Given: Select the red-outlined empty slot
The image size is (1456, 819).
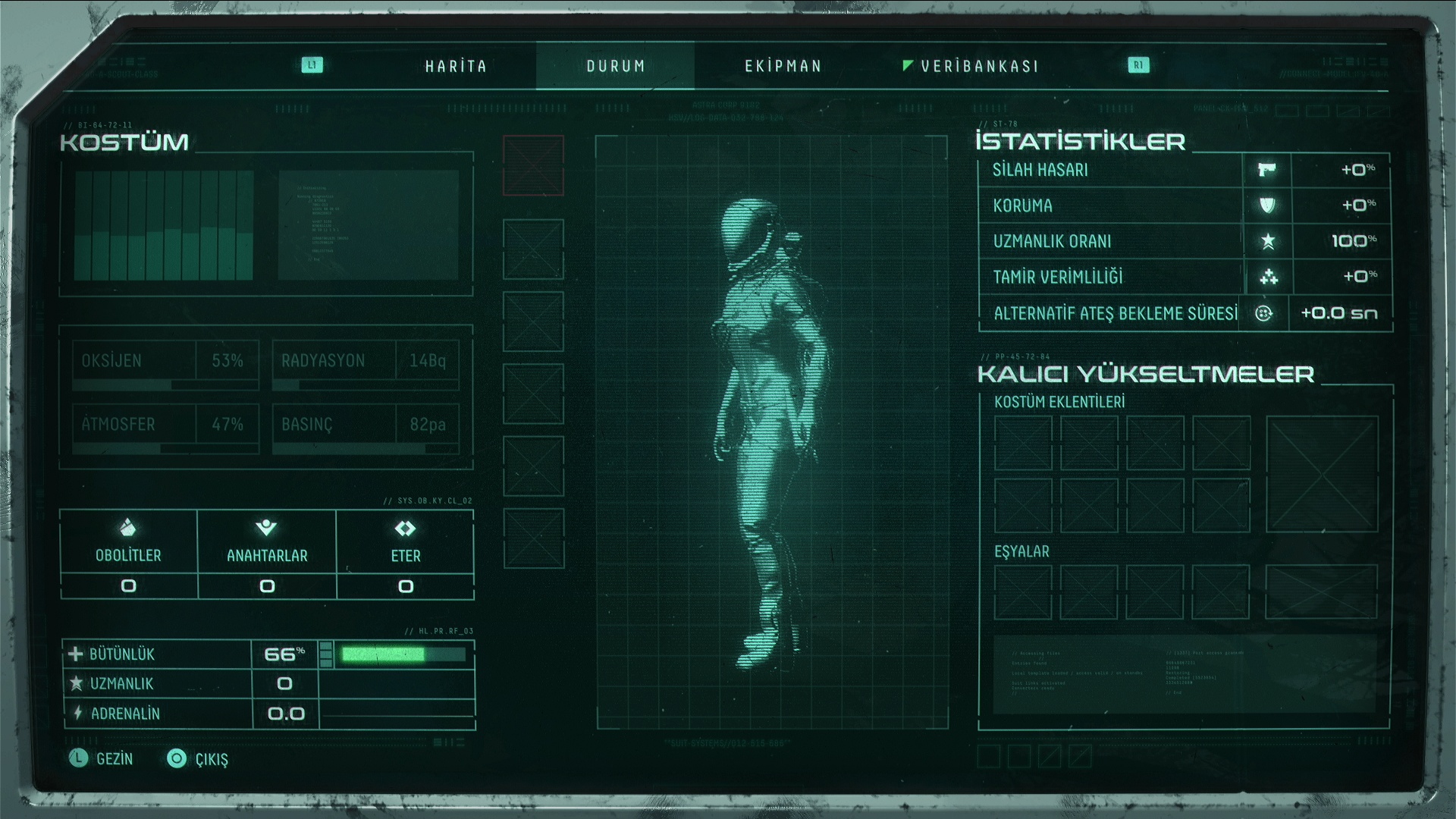Looking at the screenshot, I should point(533,165).
